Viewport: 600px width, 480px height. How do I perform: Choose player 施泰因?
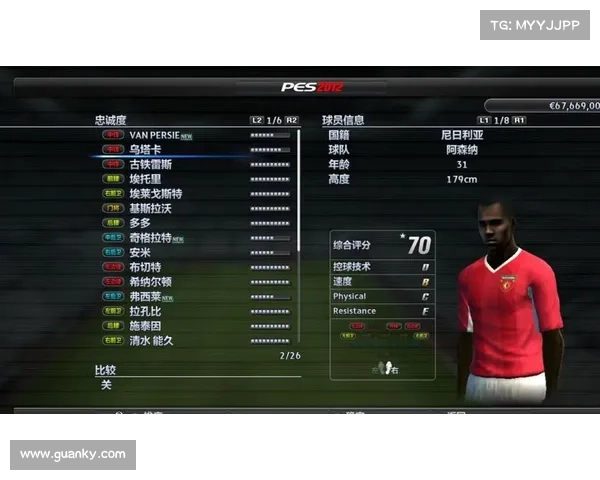146,326
